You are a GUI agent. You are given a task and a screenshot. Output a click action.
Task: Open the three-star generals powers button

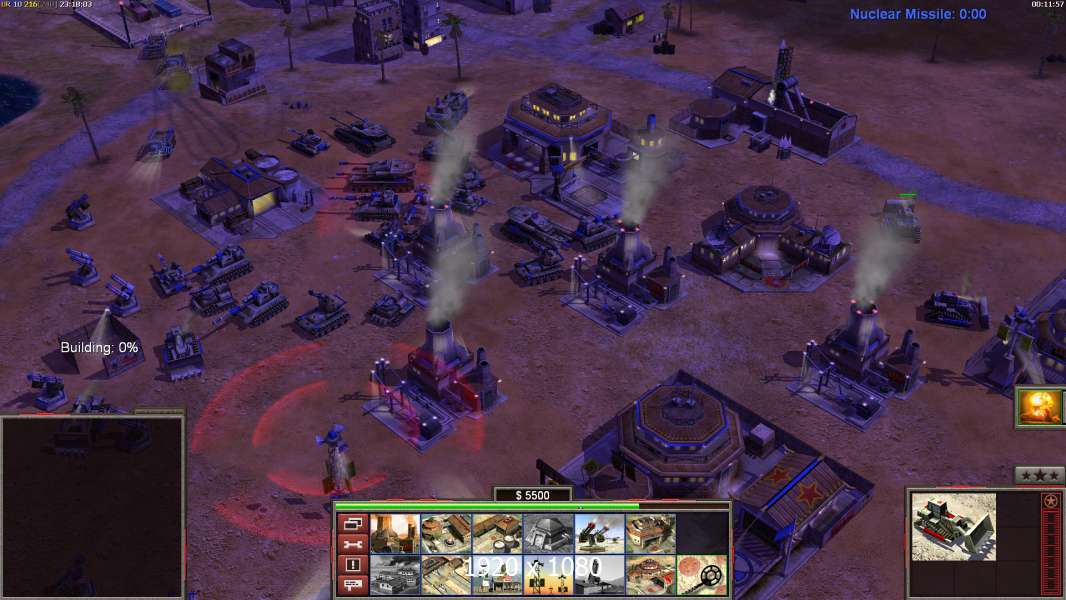pyautogui.click(x=1039, y=475)
